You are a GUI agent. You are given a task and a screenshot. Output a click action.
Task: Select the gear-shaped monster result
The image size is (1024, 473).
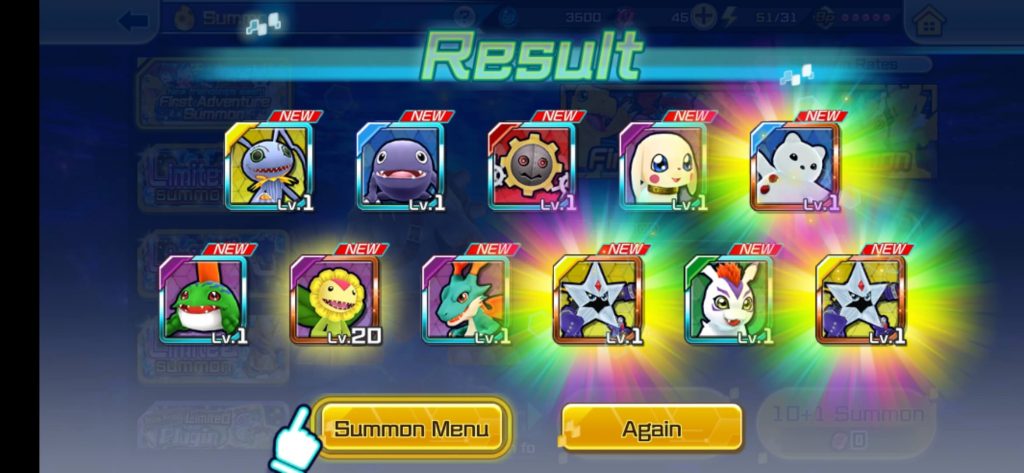531,166
